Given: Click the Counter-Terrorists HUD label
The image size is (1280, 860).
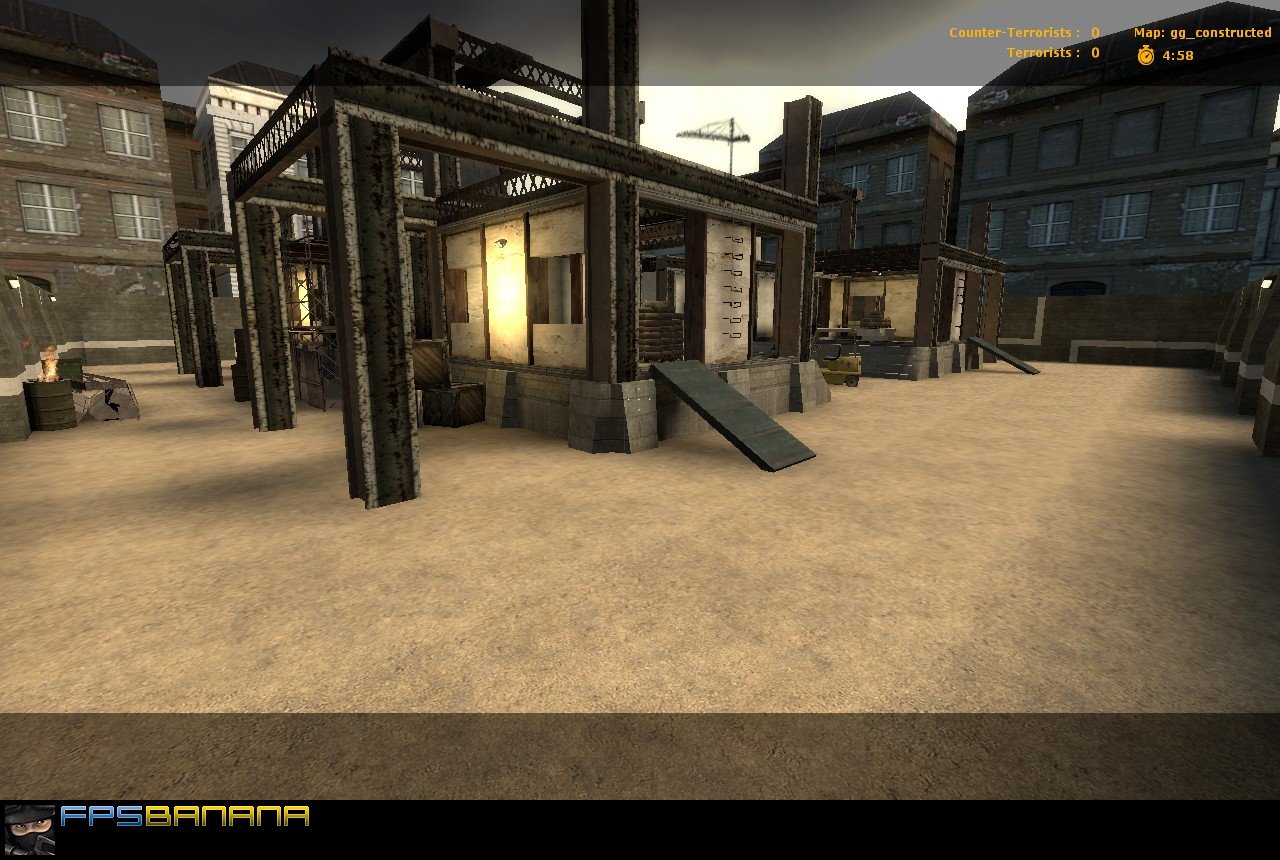Looking at the screenshot, I should pyautogui.click(x=1010, y=32).
